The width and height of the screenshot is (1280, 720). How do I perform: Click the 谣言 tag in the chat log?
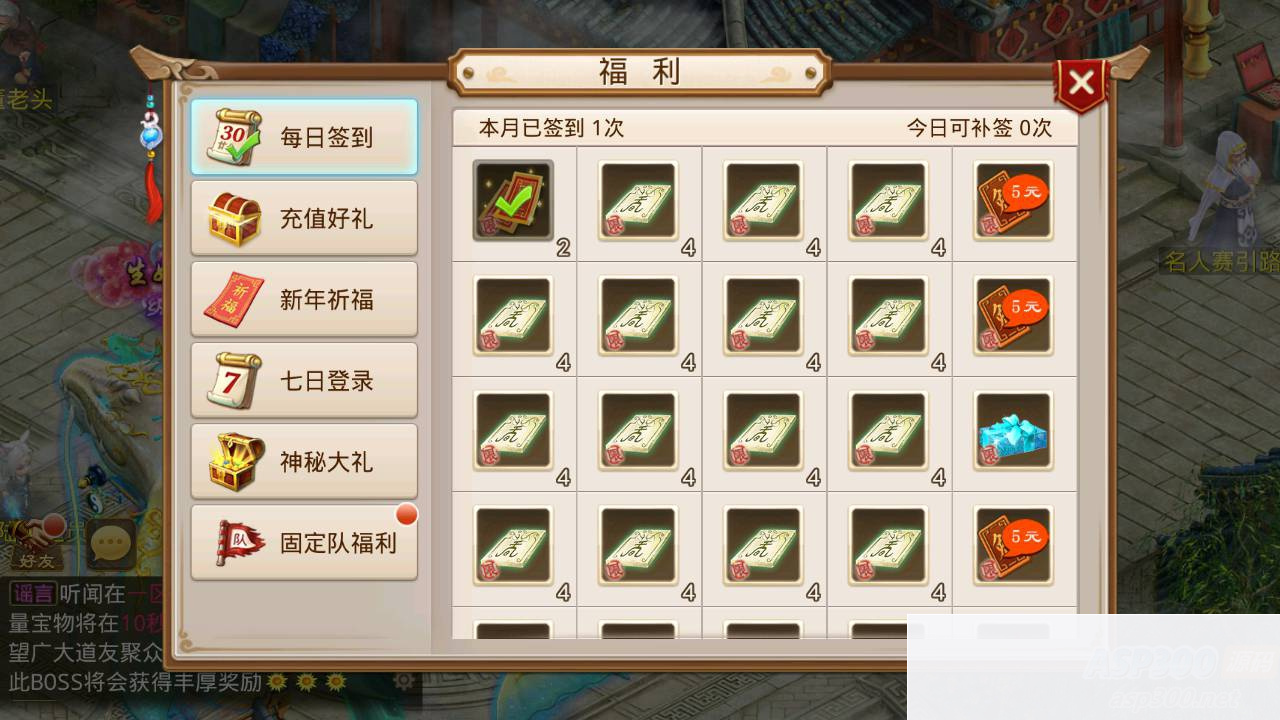(x=34, y=593)
